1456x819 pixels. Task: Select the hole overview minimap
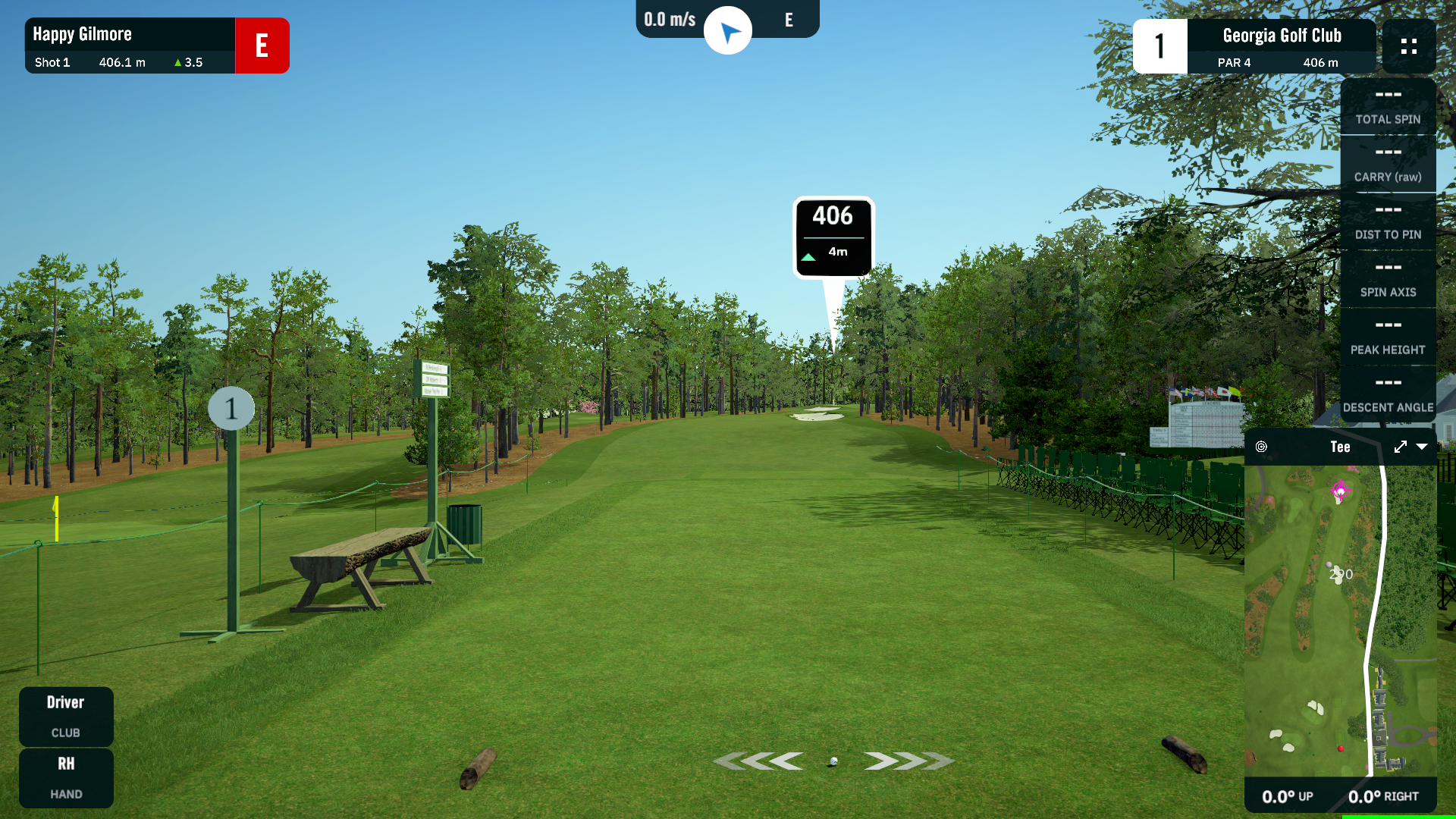[x=1340, y=620]
